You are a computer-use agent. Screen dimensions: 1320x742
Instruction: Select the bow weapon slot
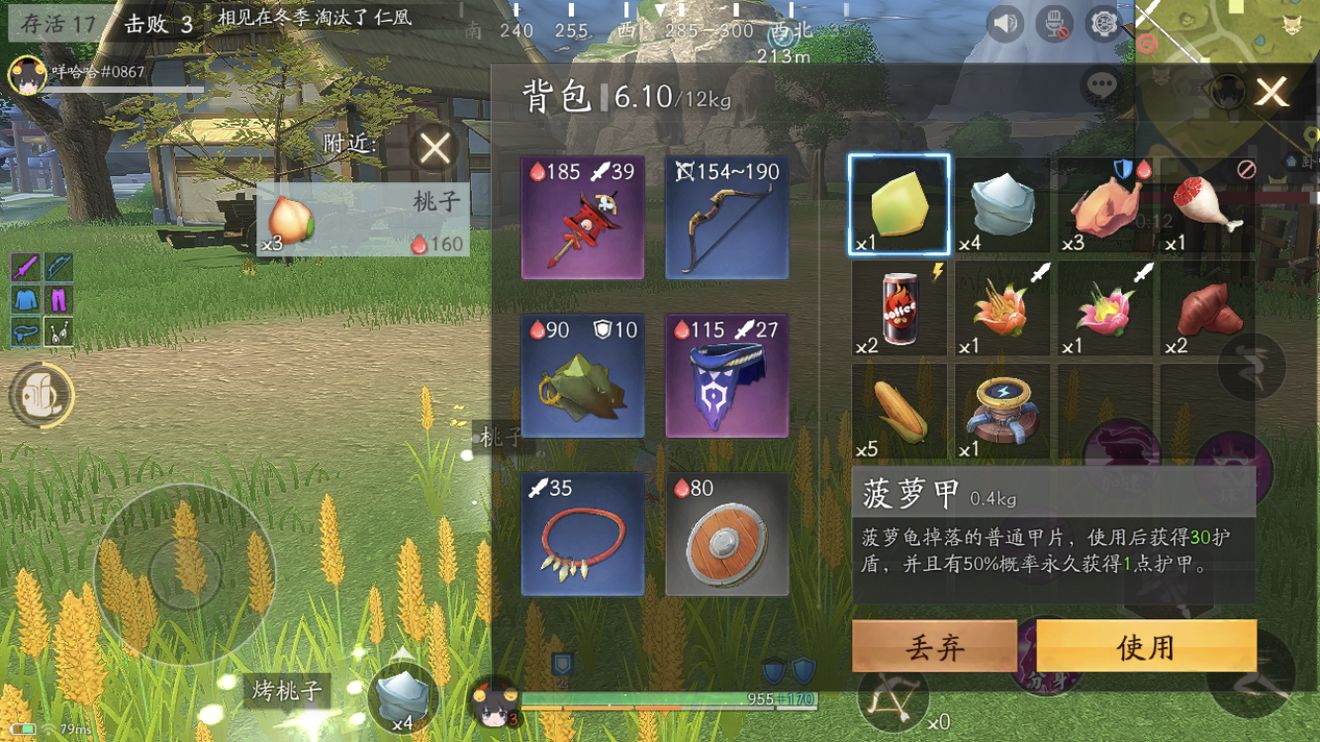pyautogui.click(x=727, y=216)
